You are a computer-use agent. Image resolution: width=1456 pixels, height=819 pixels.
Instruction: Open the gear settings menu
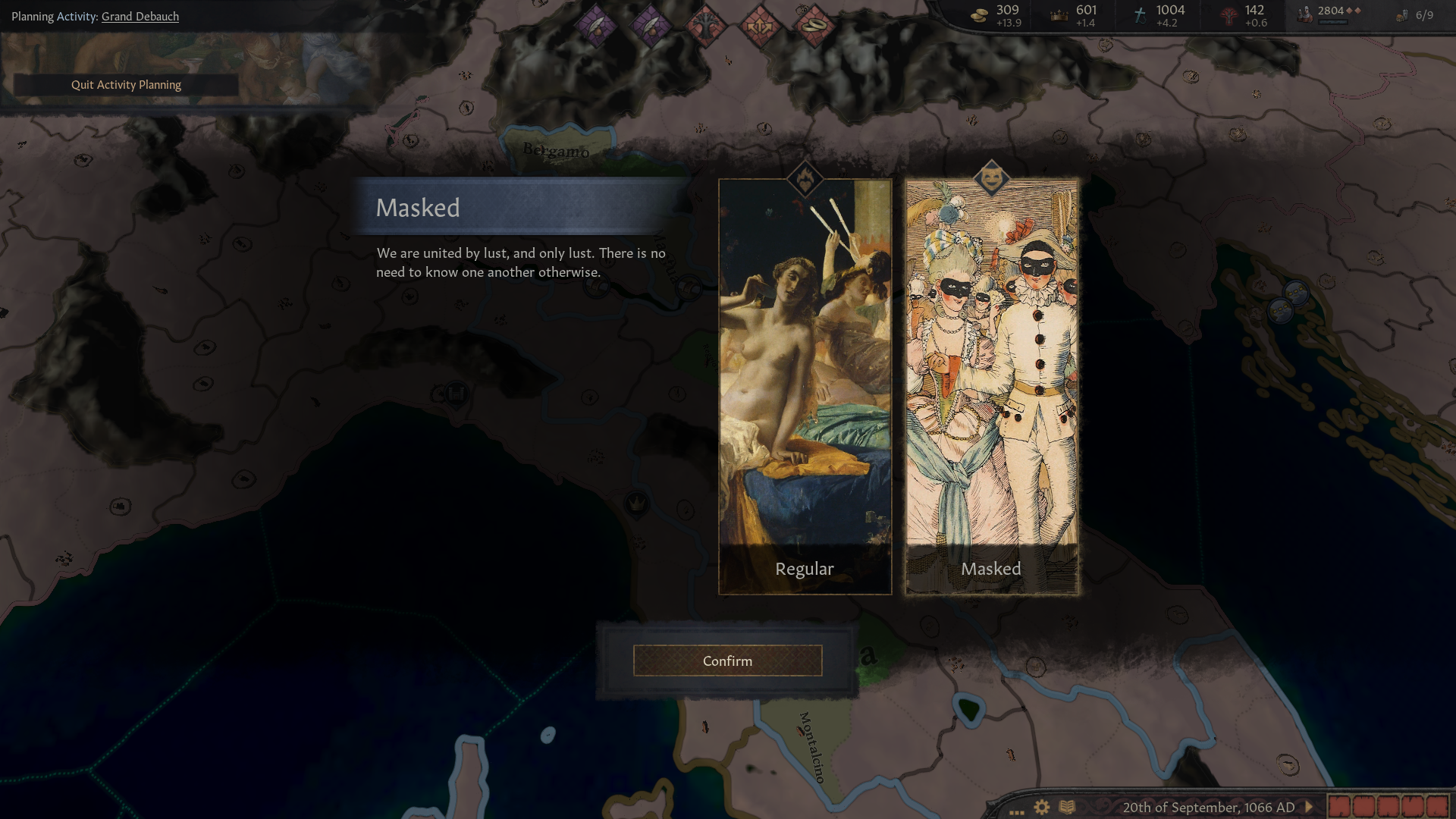[1042, 807]
